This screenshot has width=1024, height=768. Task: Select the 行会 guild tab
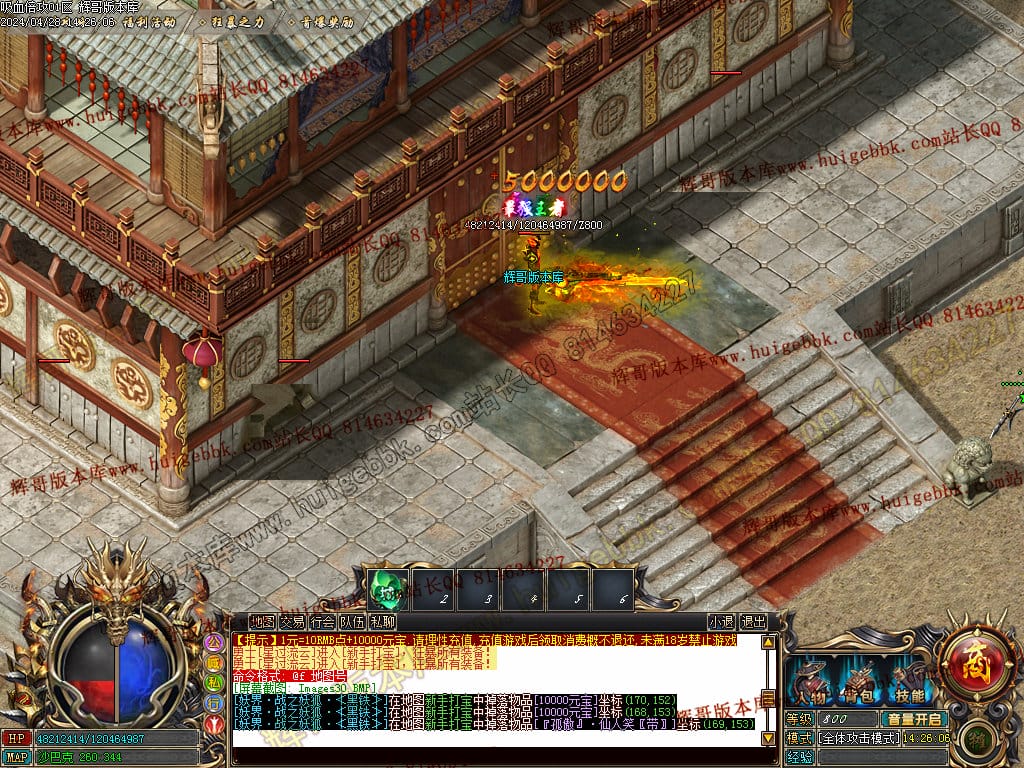322,621
